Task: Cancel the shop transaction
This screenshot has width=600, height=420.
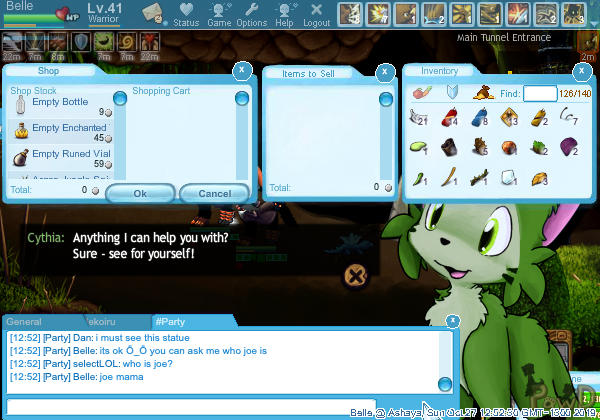Action: [215, 193]
